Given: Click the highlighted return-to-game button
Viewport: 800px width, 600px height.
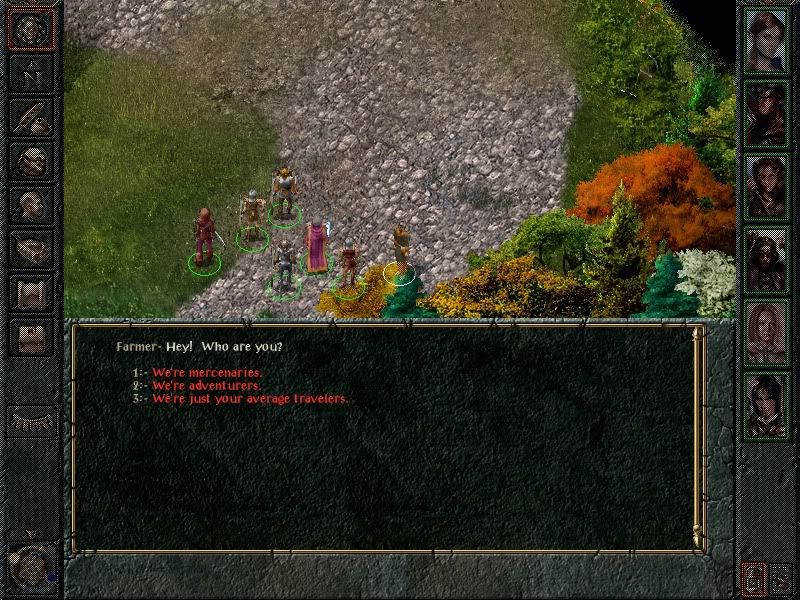Looking at the screenshot, I should tap(31, 28).
